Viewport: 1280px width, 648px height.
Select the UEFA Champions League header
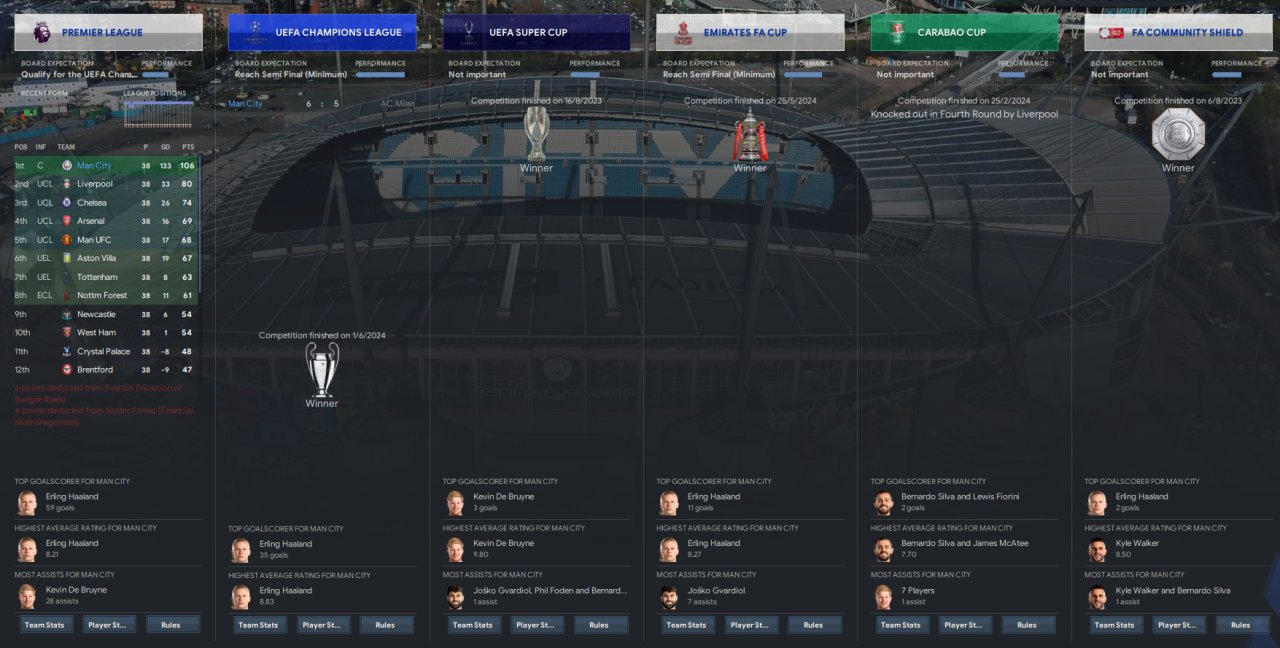point(322,32)
